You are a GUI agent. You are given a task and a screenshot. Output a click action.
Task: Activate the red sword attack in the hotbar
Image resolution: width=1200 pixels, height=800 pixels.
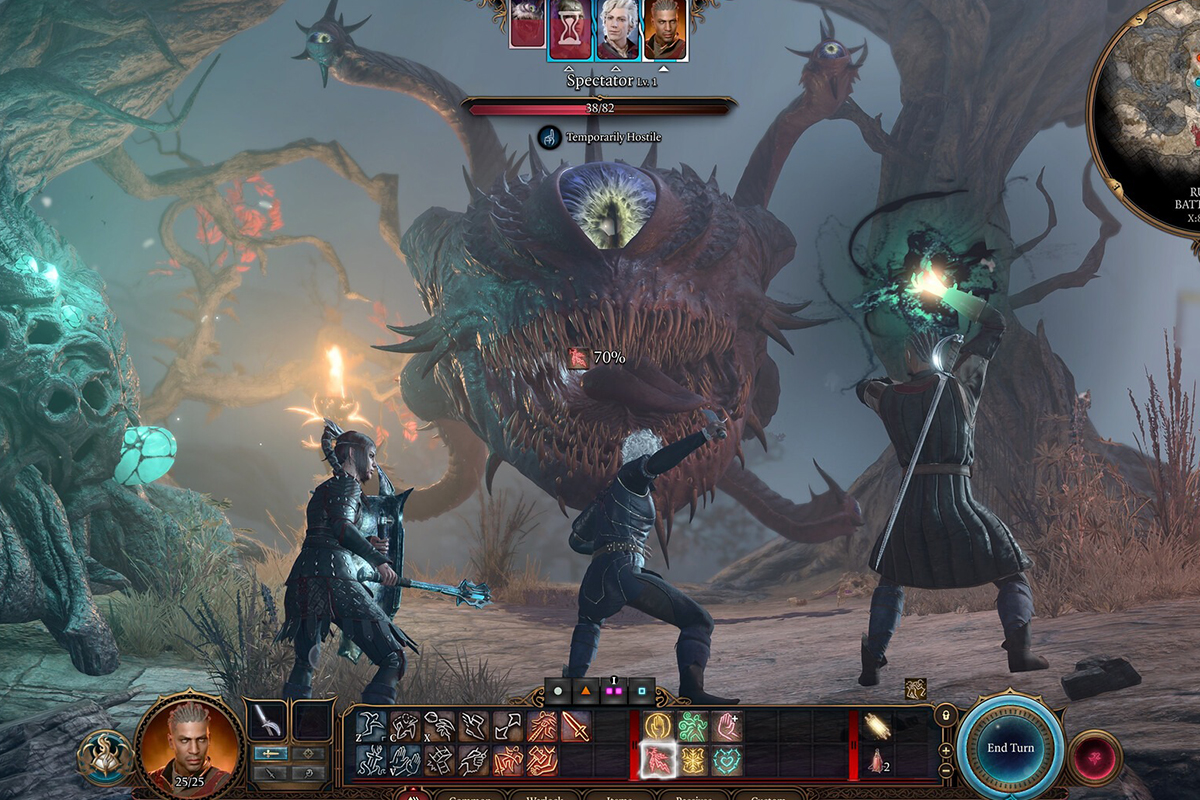(x=575, y=726)
